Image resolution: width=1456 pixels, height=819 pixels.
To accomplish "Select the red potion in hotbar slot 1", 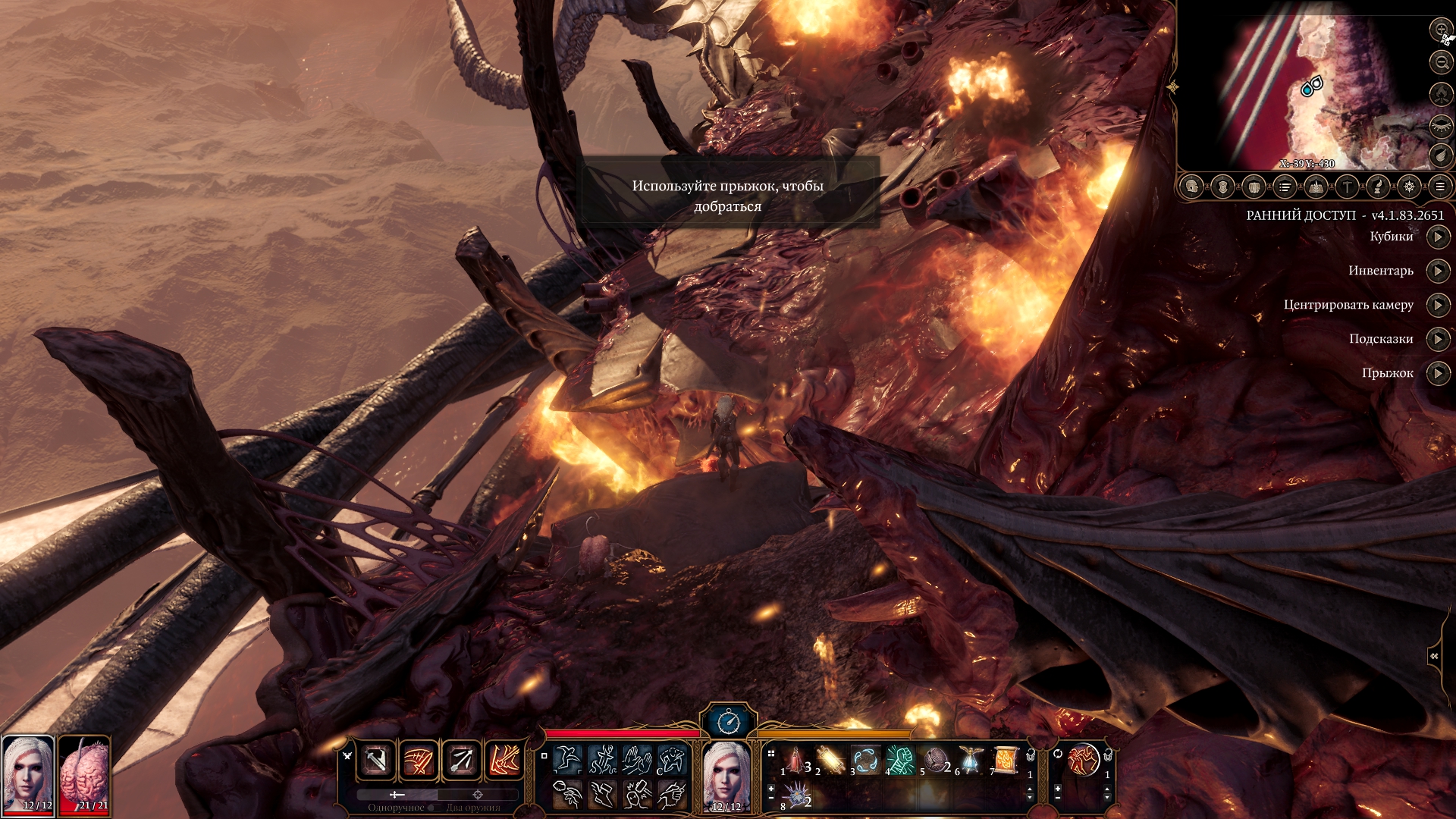I will pos(796,760).
